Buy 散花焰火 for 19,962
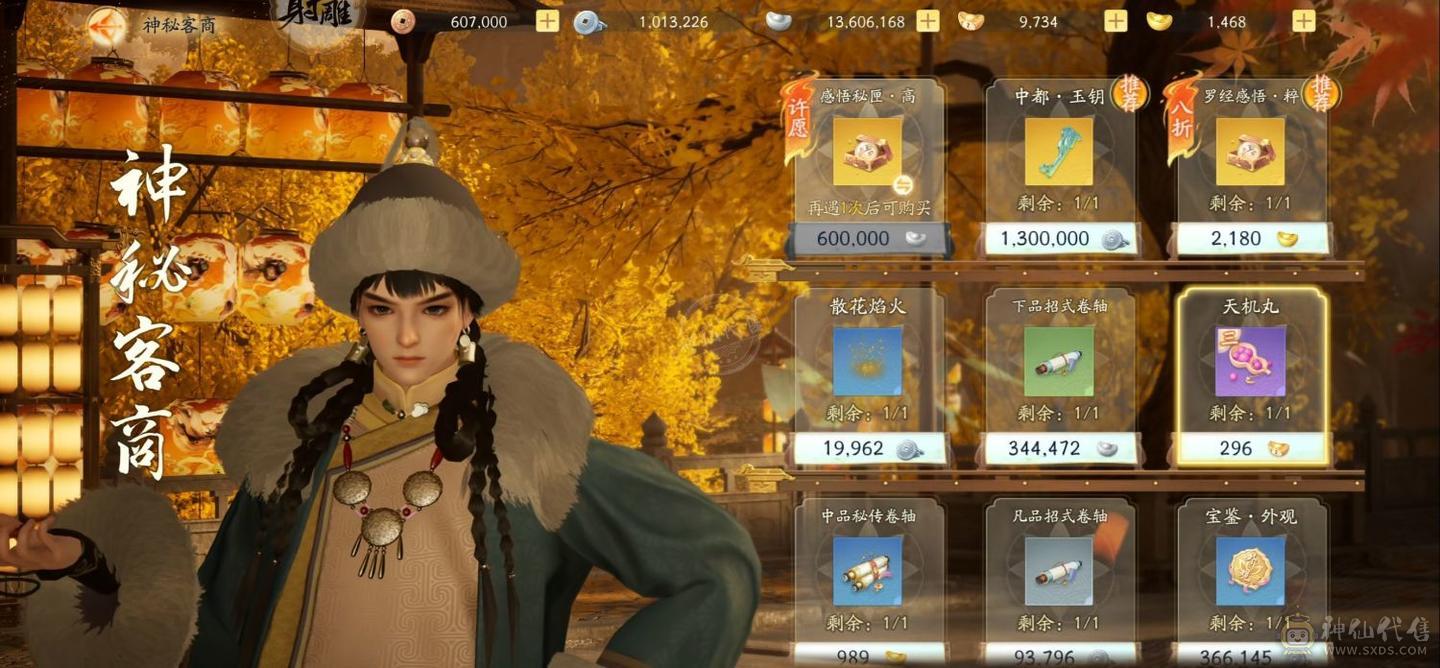The width and height of the screenshot is (1440, 668). pyautogui.click(x=868, y=449)
